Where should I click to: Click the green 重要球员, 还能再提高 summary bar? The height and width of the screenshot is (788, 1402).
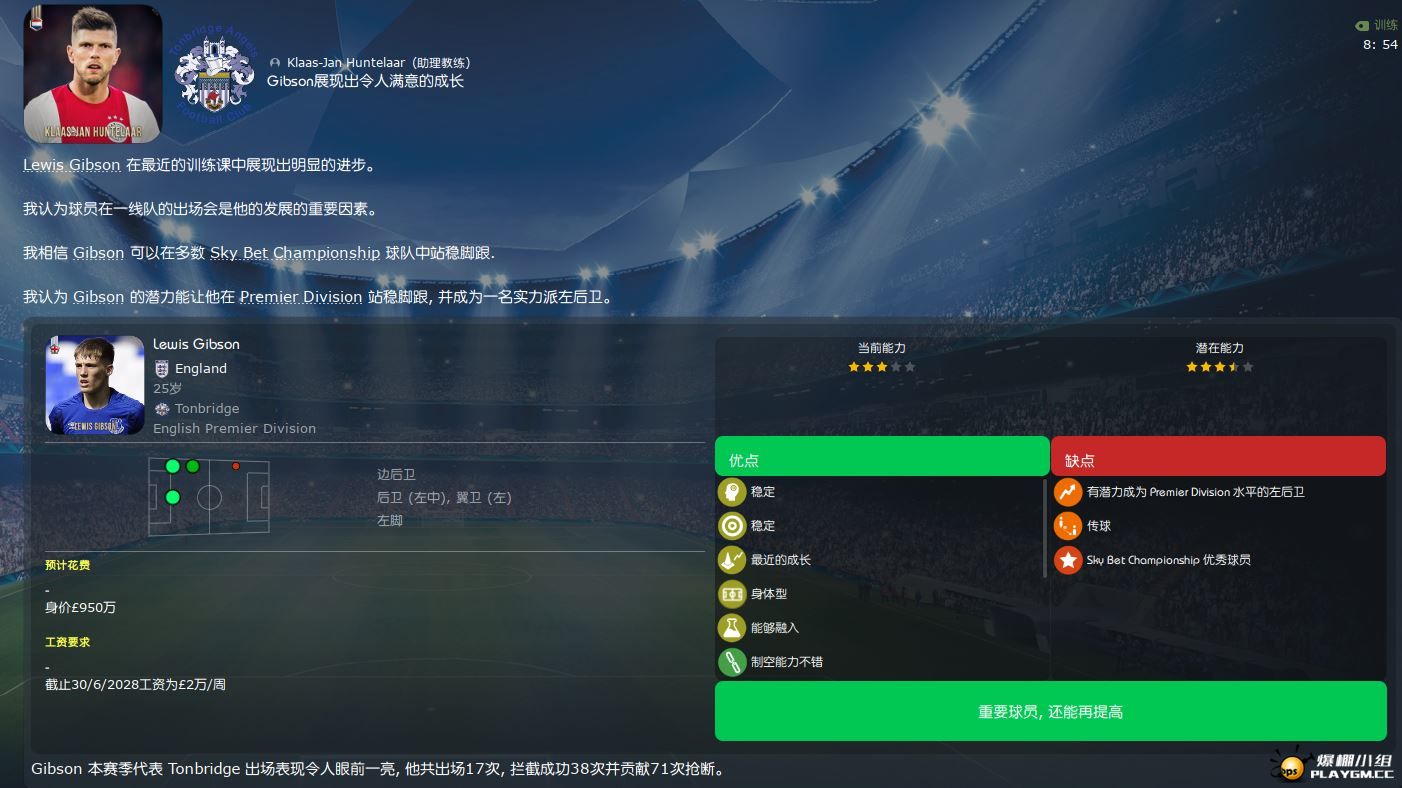coord(1050,712)
